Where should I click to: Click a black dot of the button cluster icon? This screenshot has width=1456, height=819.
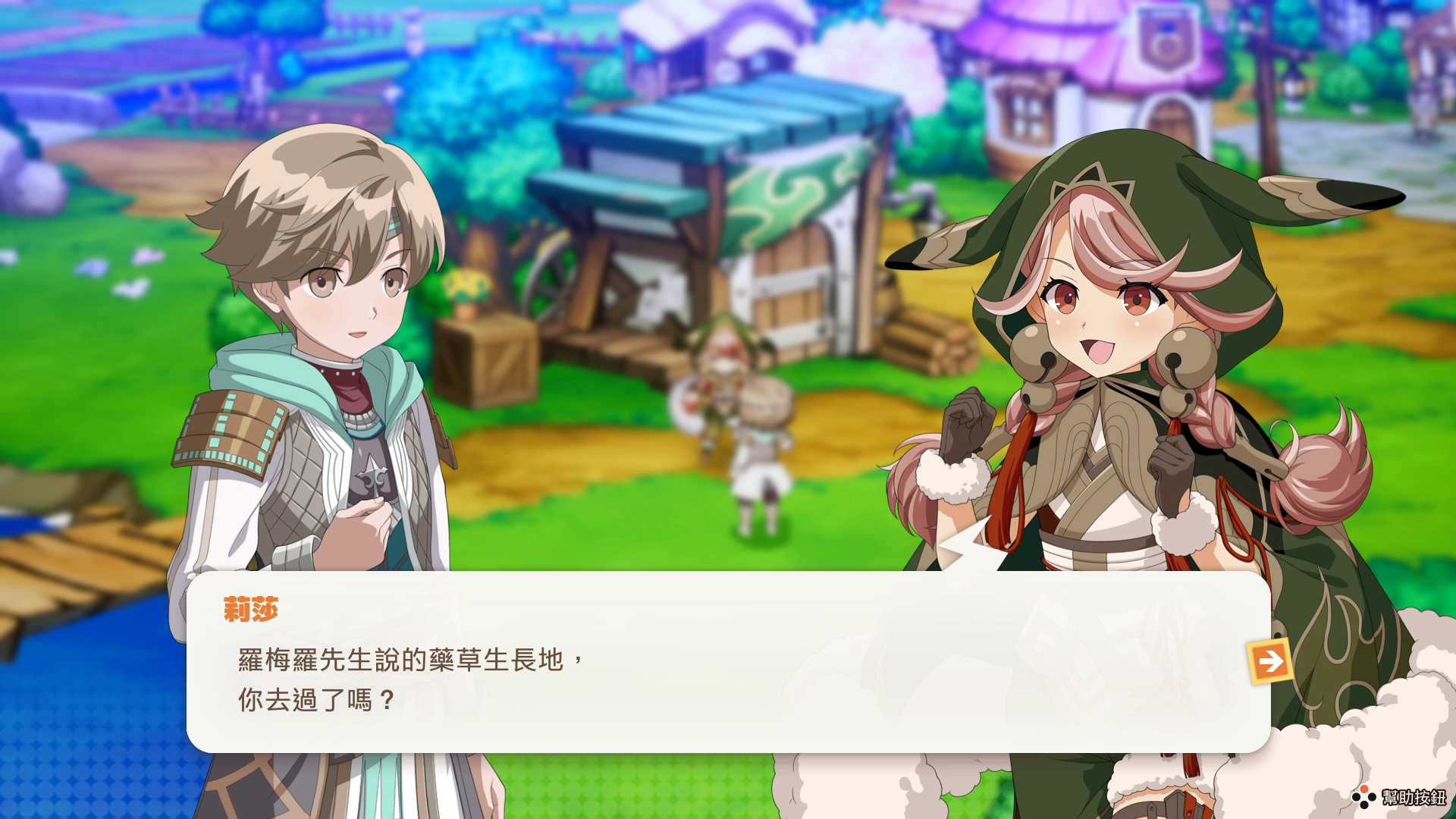pos(1355,797)
